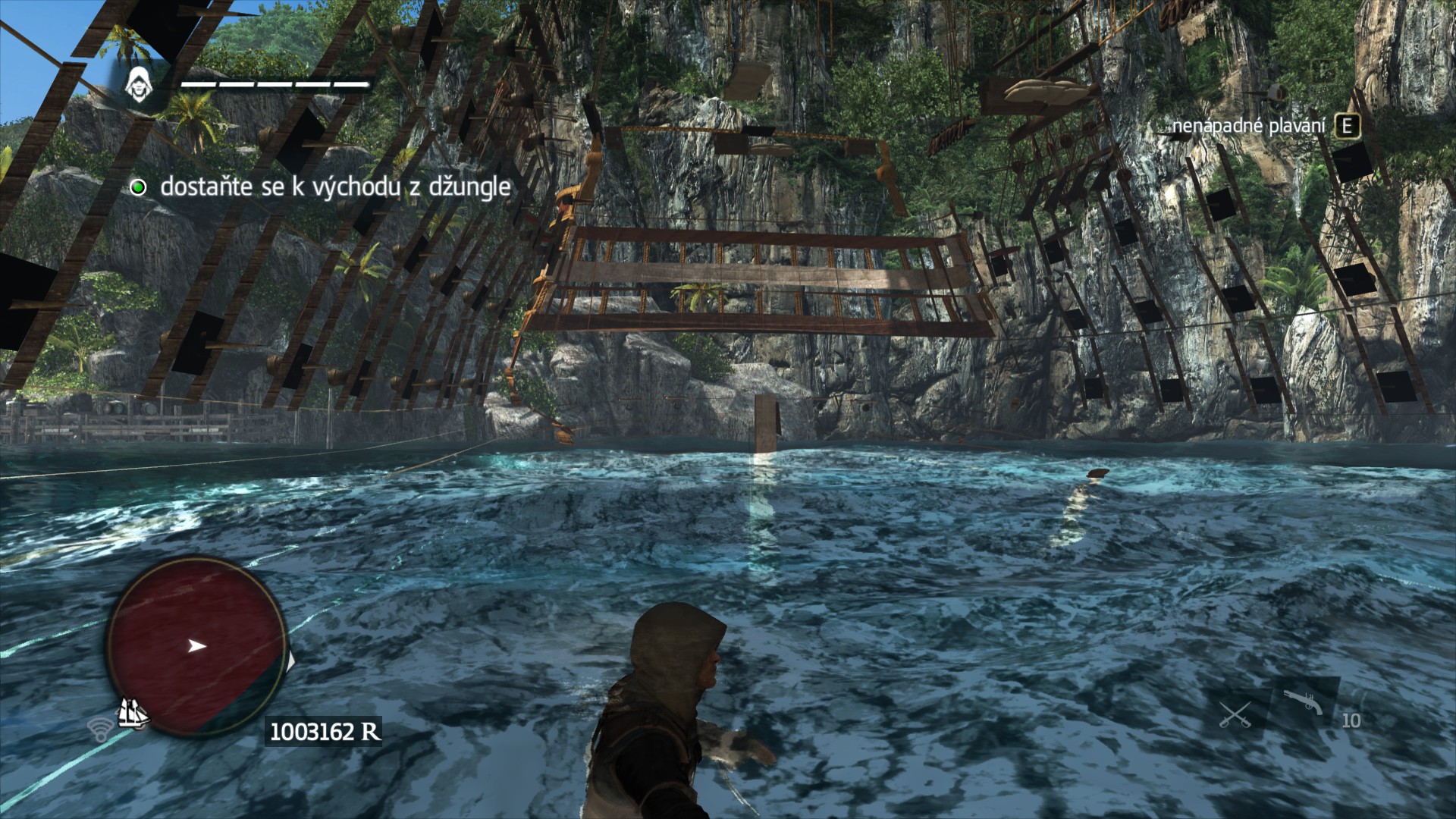Choose the flintlock pistol weapon slot

[x=1304, y=701]
